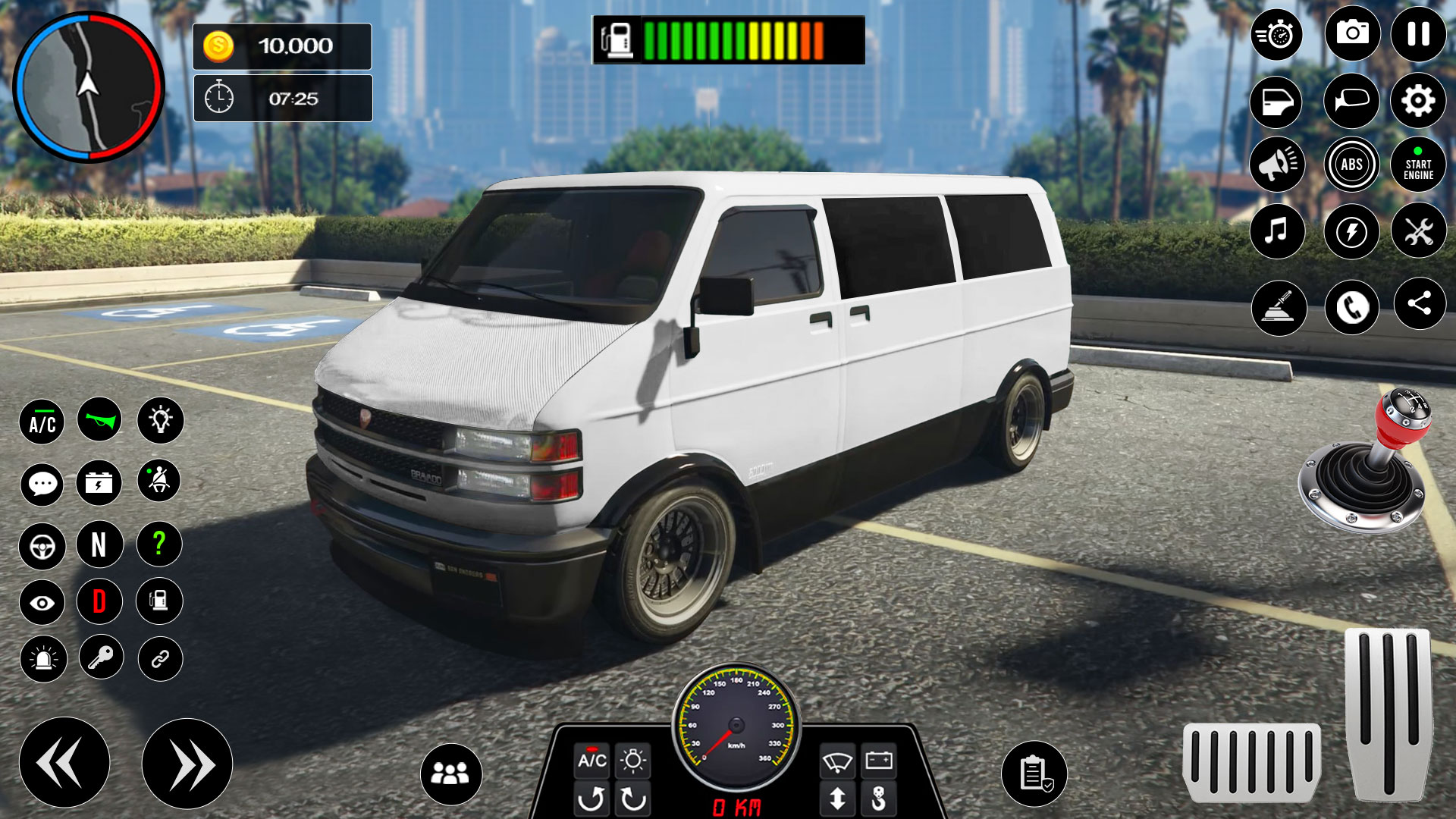Open the vehicle door icon
The image size is (1456, 819).
tap(1276, 99)
